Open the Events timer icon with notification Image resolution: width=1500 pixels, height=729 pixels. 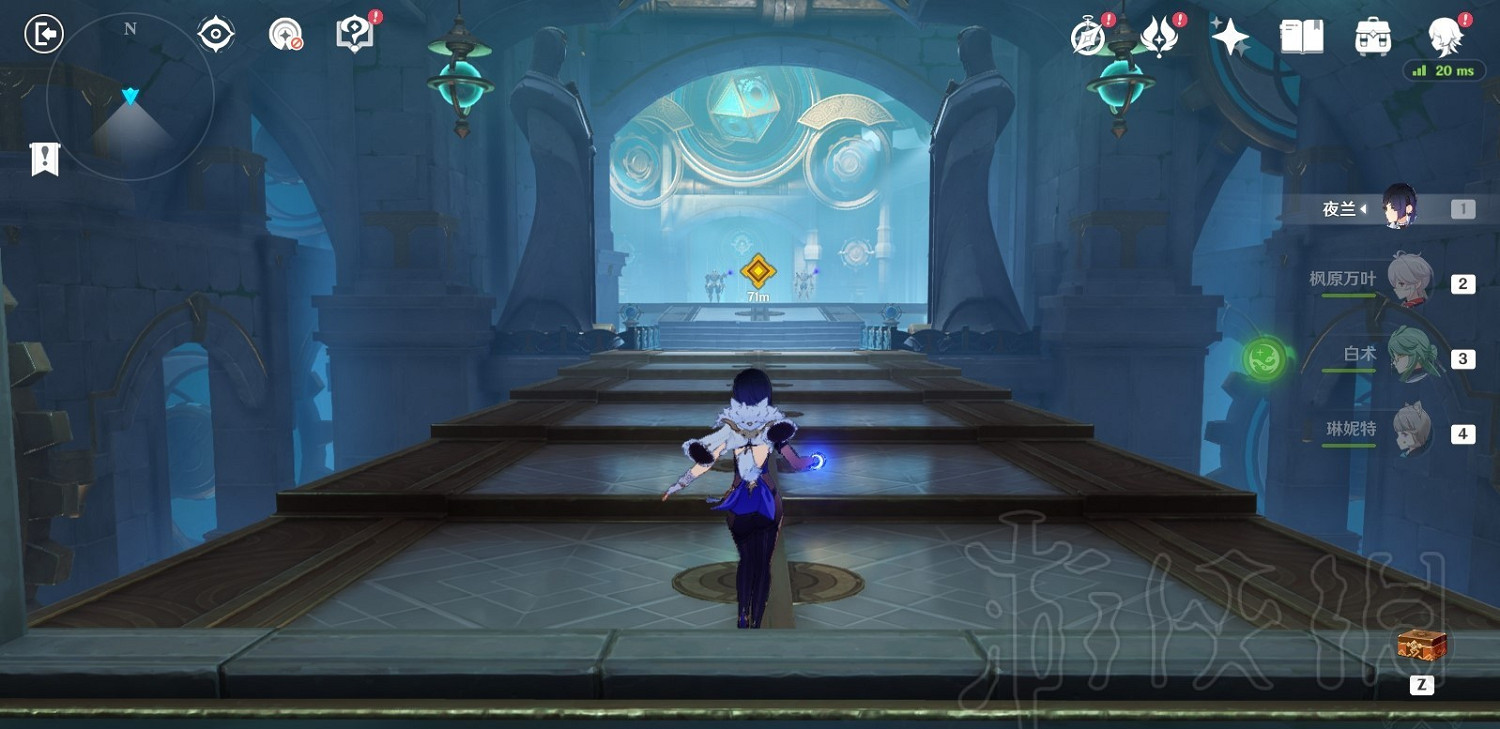1087,37
